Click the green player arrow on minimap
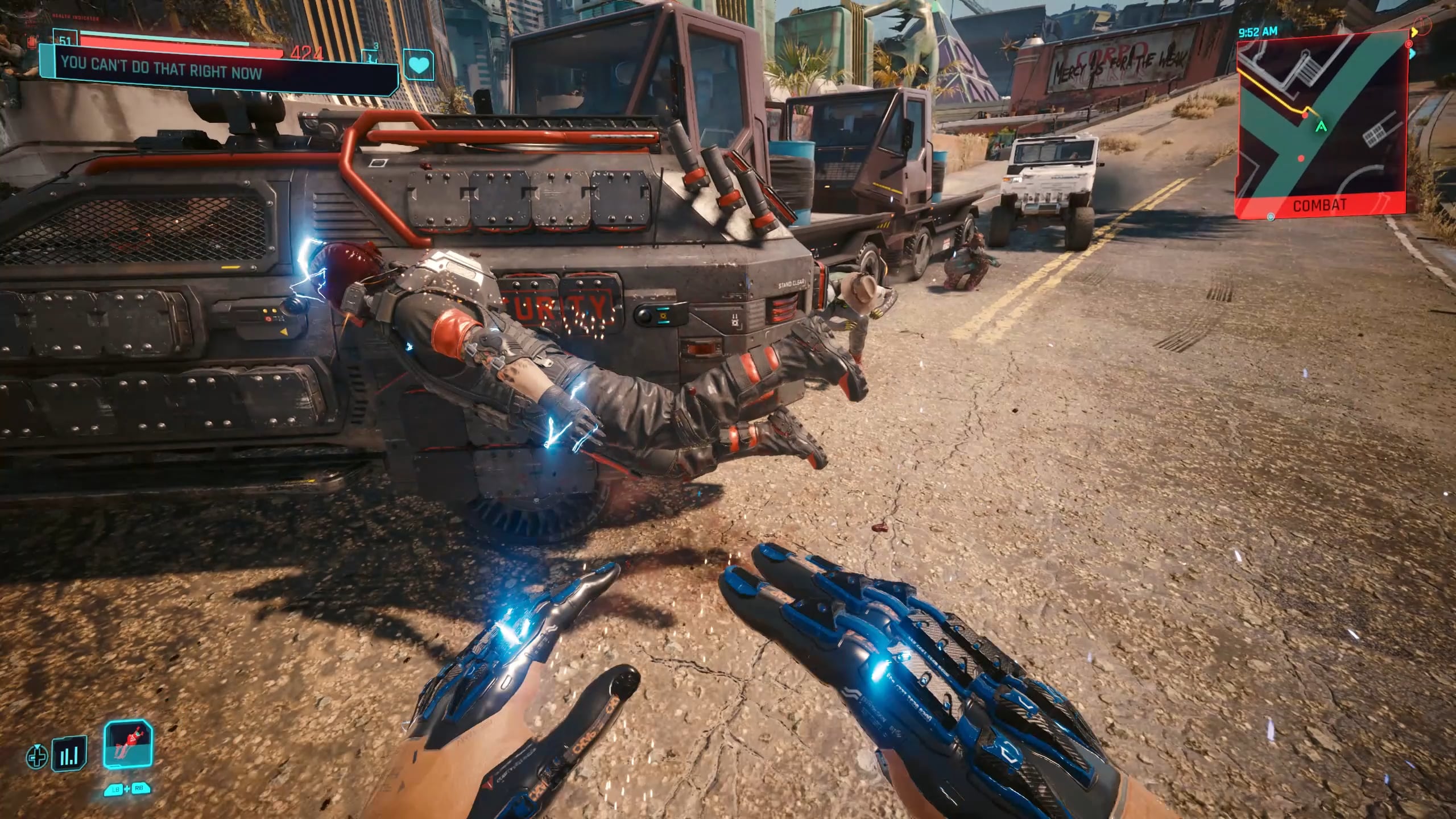Image resolution: width=1456 pixels, height=819 pixels. tap(1321, 126)
